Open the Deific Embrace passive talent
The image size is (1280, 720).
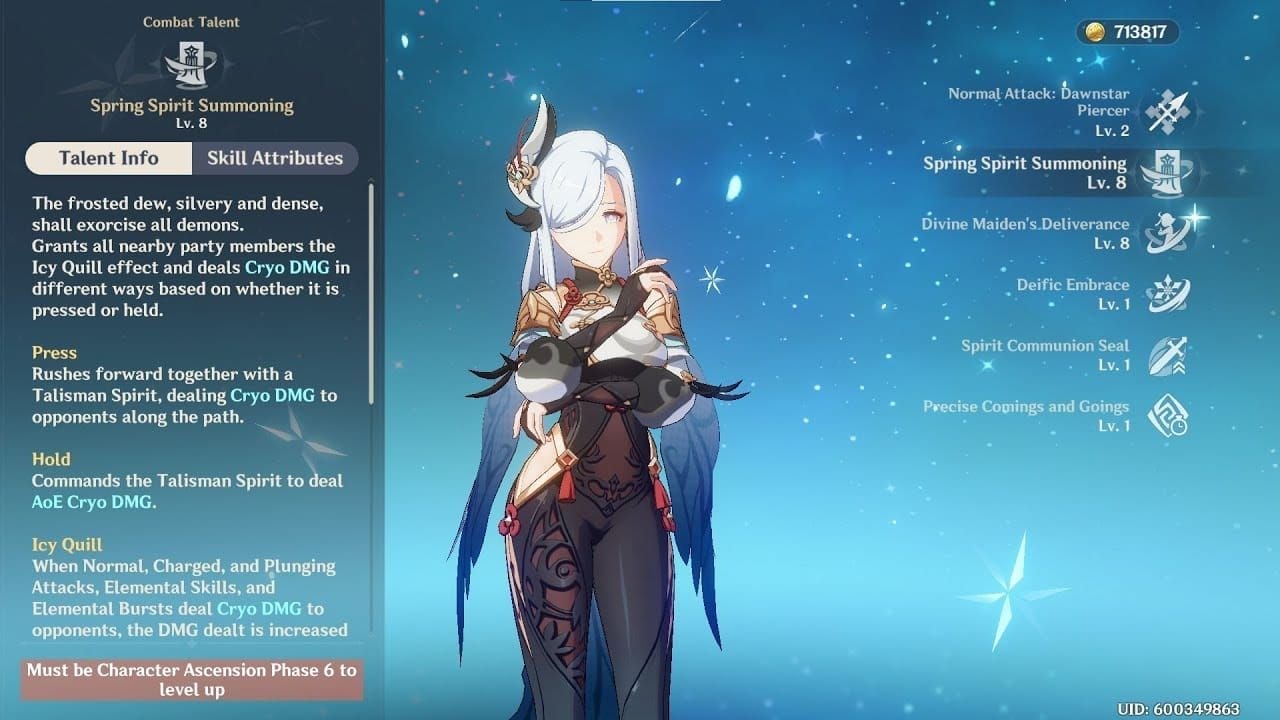click(1166, 294)
